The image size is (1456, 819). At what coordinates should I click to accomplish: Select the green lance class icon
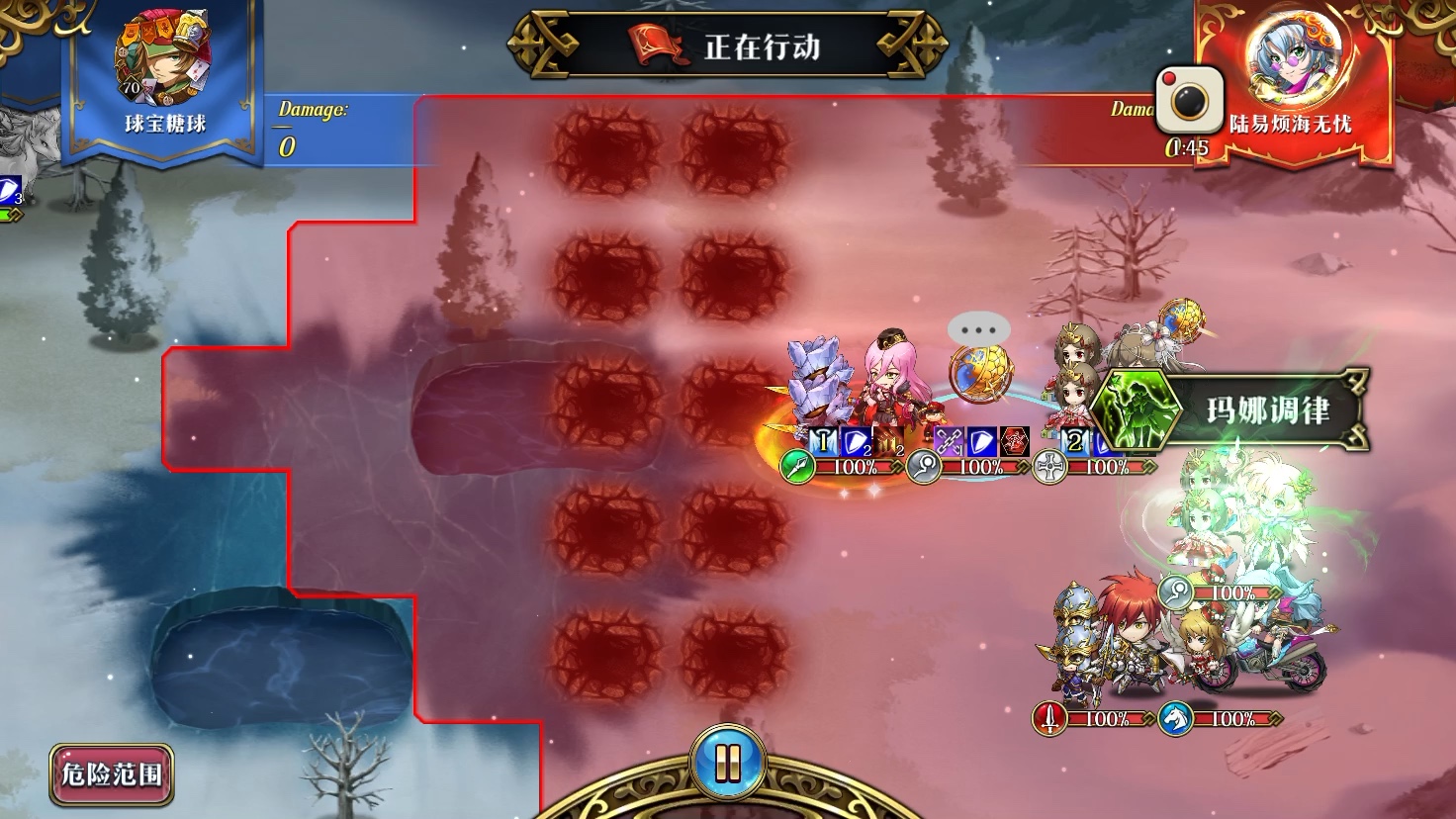[x=799, y=468]
